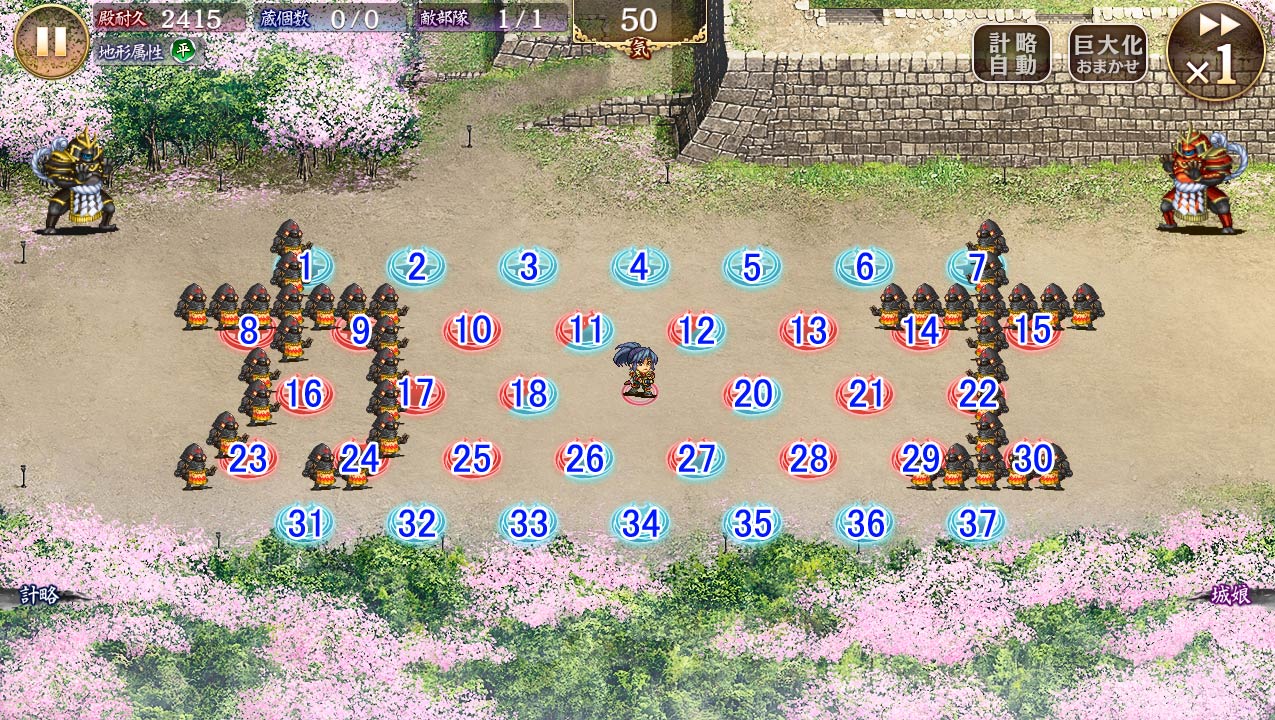Select deployment tile number 4
Image resolution: width=1275 pixels, height=720 pixels.
coord(640,267)
